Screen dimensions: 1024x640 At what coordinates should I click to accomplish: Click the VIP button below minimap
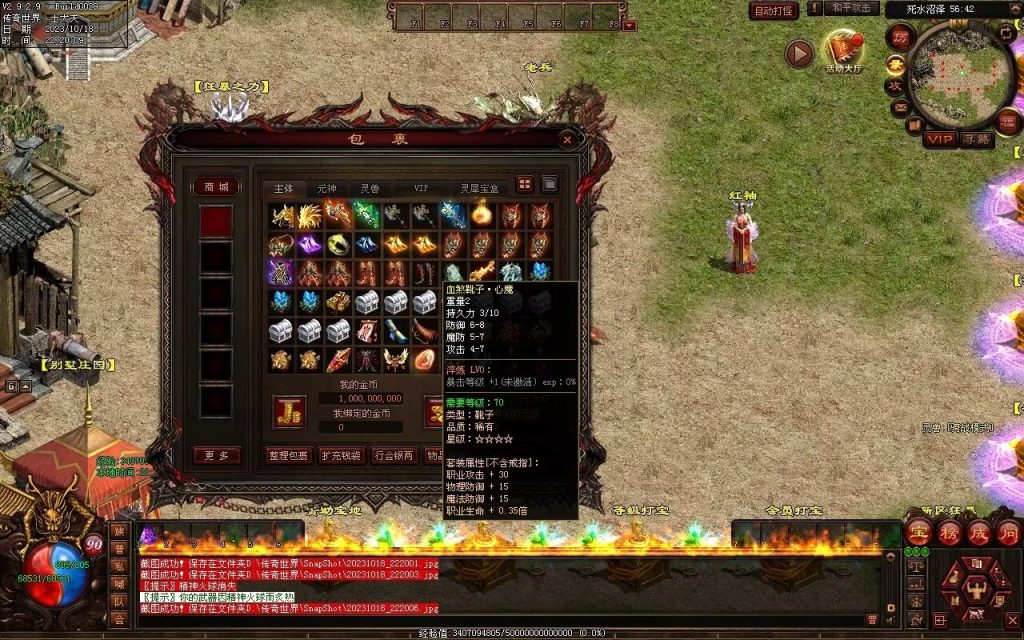(939, 139)
